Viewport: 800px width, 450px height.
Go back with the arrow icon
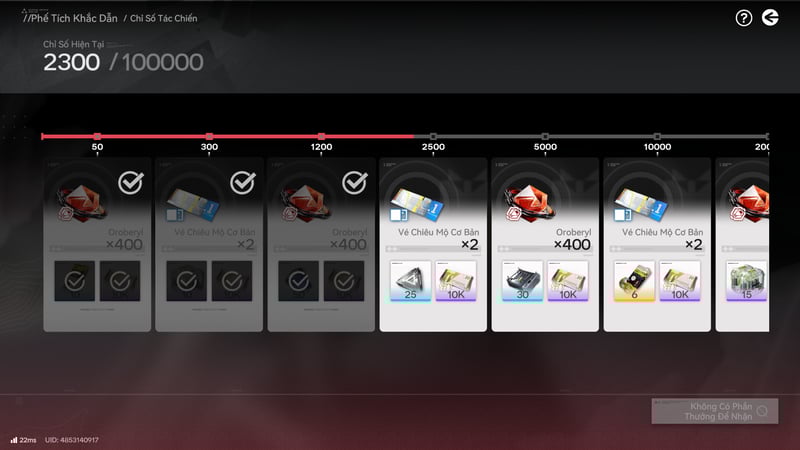coord(769,17)
